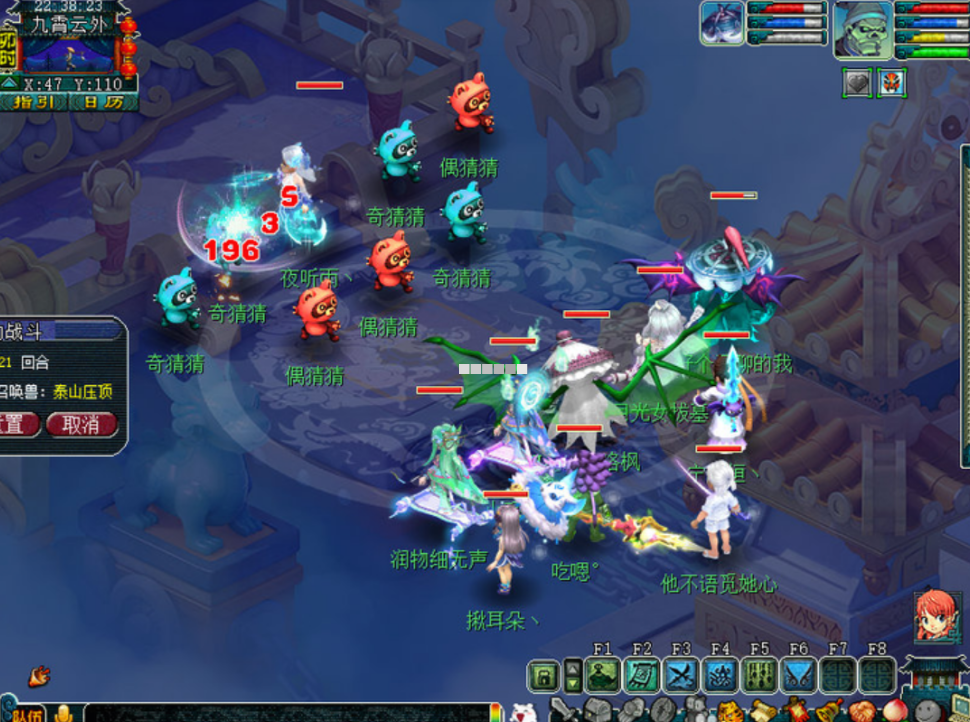Click the opera mask buff icon
The height and width of the screenshot is (722, 970).
[891, 83]
